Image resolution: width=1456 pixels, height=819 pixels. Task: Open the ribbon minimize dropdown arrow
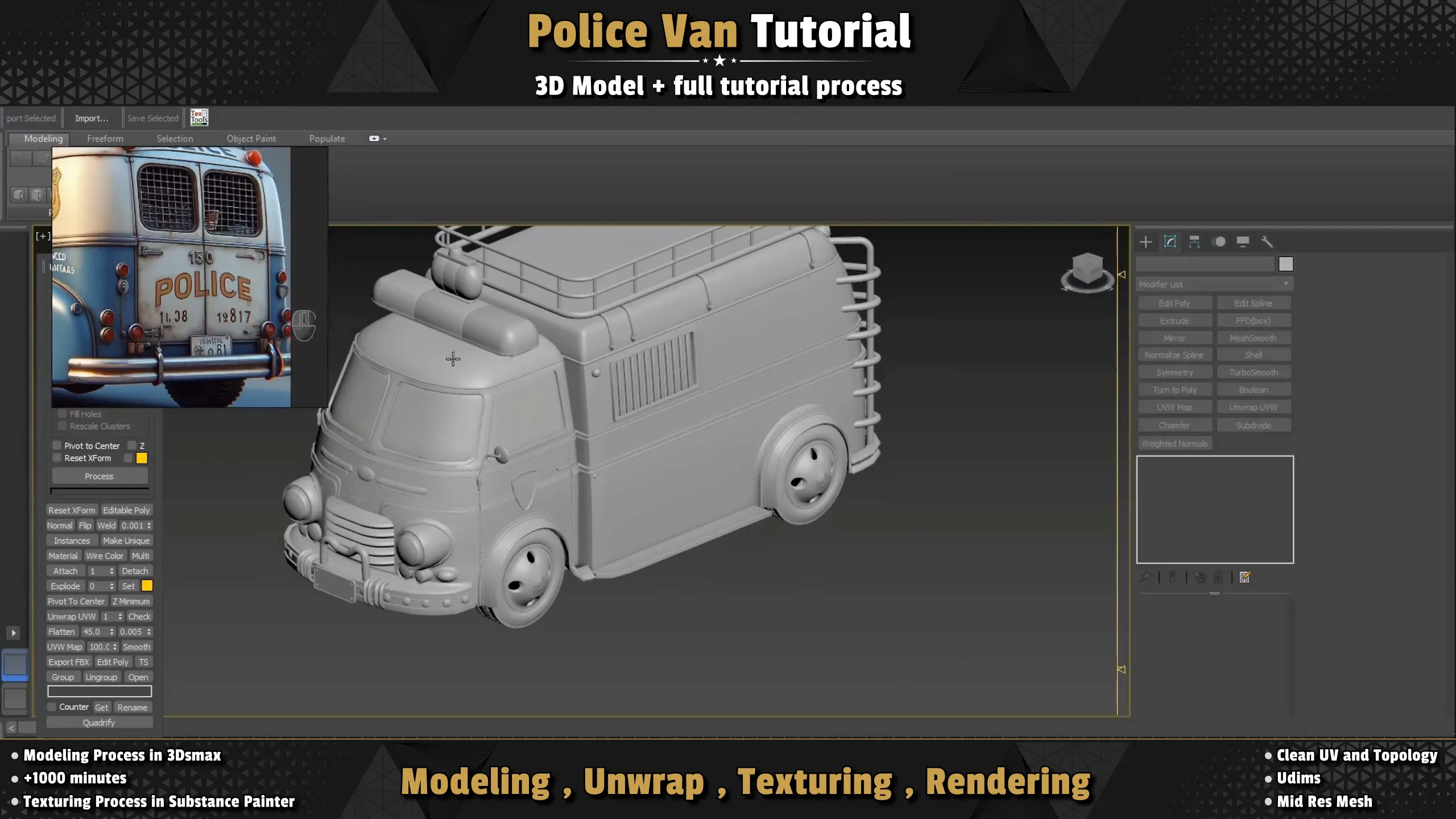[x=384, y=138]
